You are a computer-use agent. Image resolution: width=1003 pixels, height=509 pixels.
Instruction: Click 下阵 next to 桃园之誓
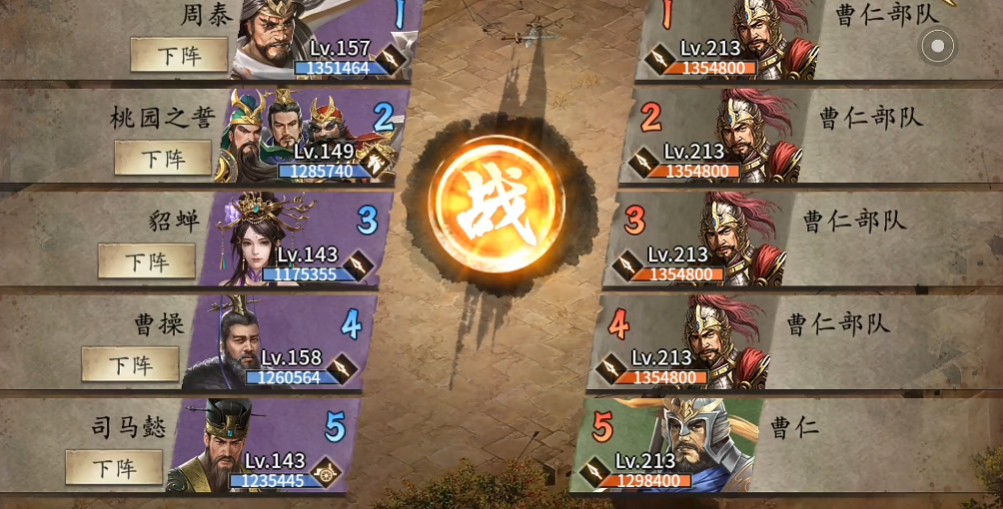click(x=163, y=158)
